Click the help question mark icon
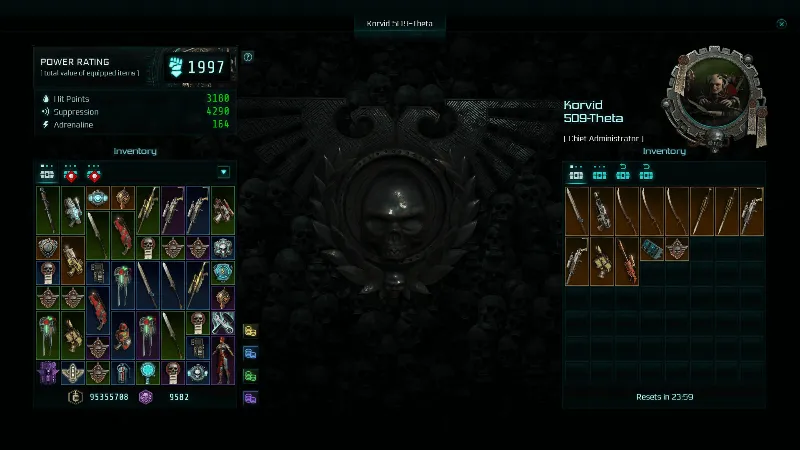Image resolution: width=800 pixels, height=450 pixels. [248, 57]
